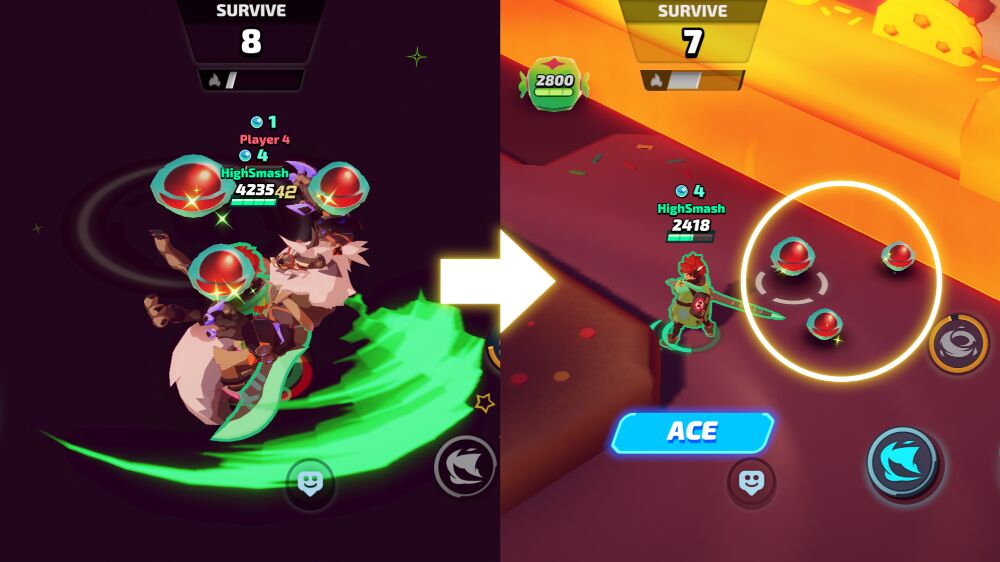Trigger the orange-ringed special ability button
Viewport: 1000px width, 562px height.
pyautogui.click(x=959, y=344)
